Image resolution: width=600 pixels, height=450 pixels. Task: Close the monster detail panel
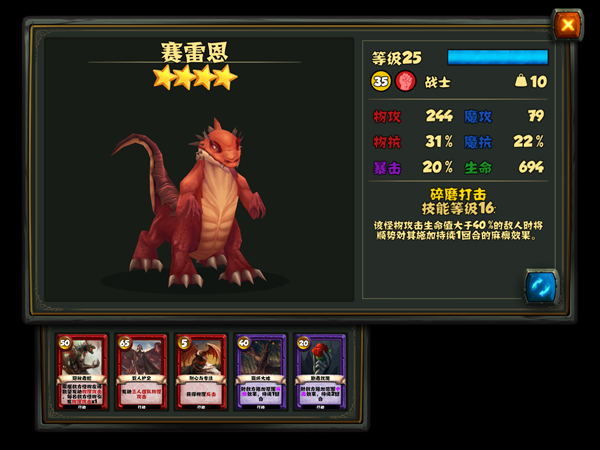click(x=567, y=24)
